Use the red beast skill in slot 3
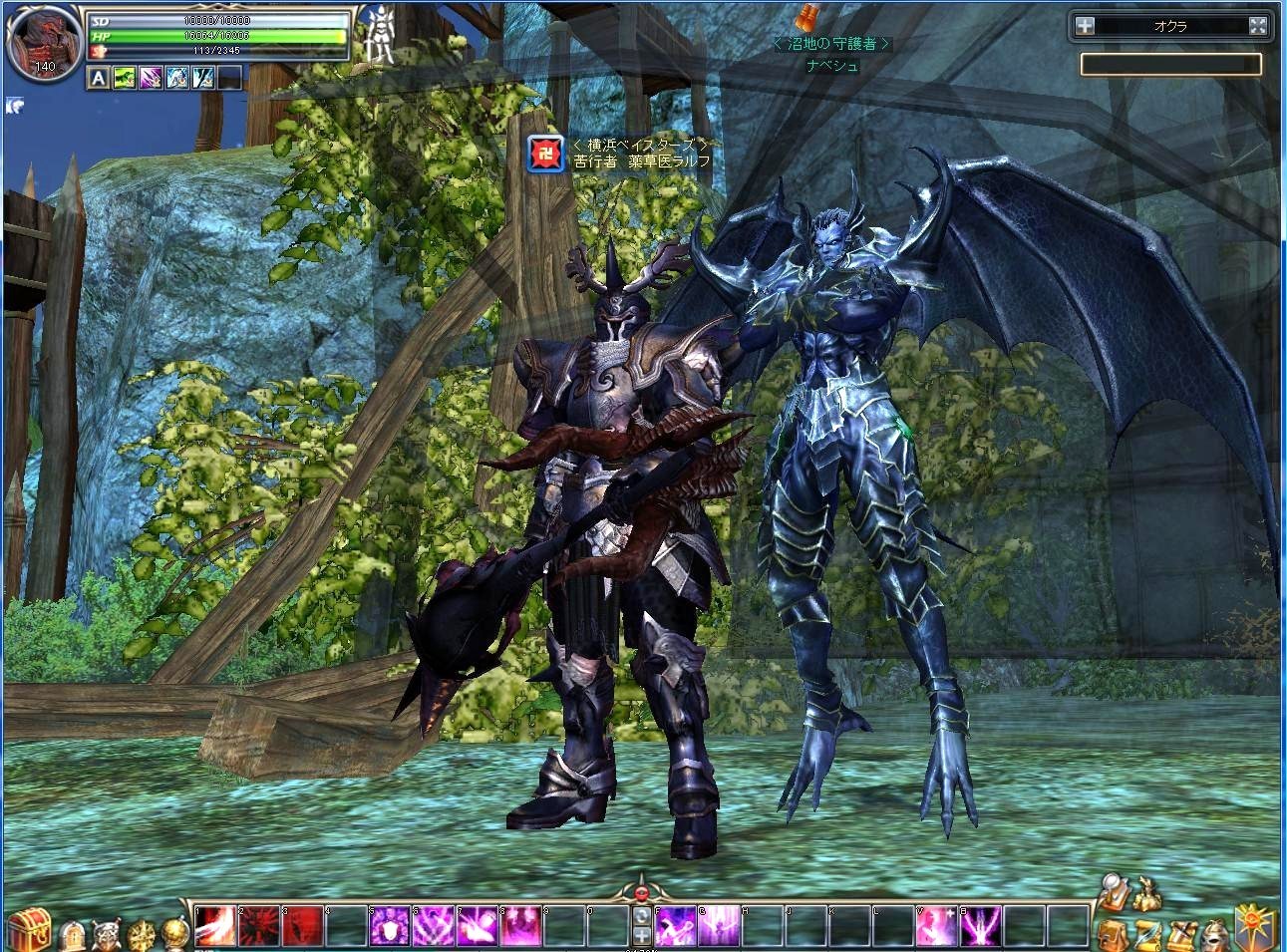Screen dimensions: 1287x952 pos(302,926)
